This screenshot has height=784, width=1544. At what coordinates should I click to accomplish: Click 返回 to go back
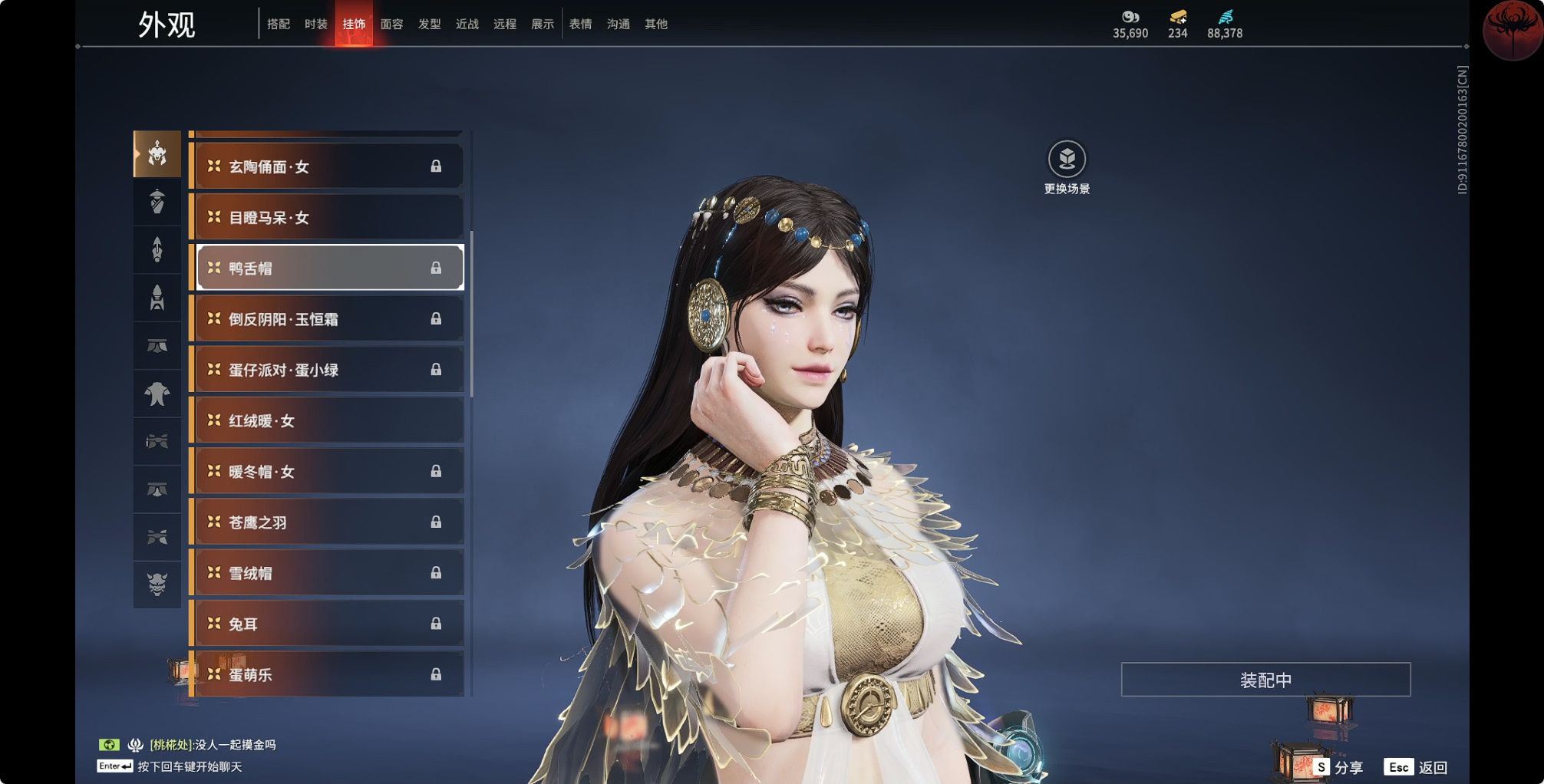coord(1418,767)
